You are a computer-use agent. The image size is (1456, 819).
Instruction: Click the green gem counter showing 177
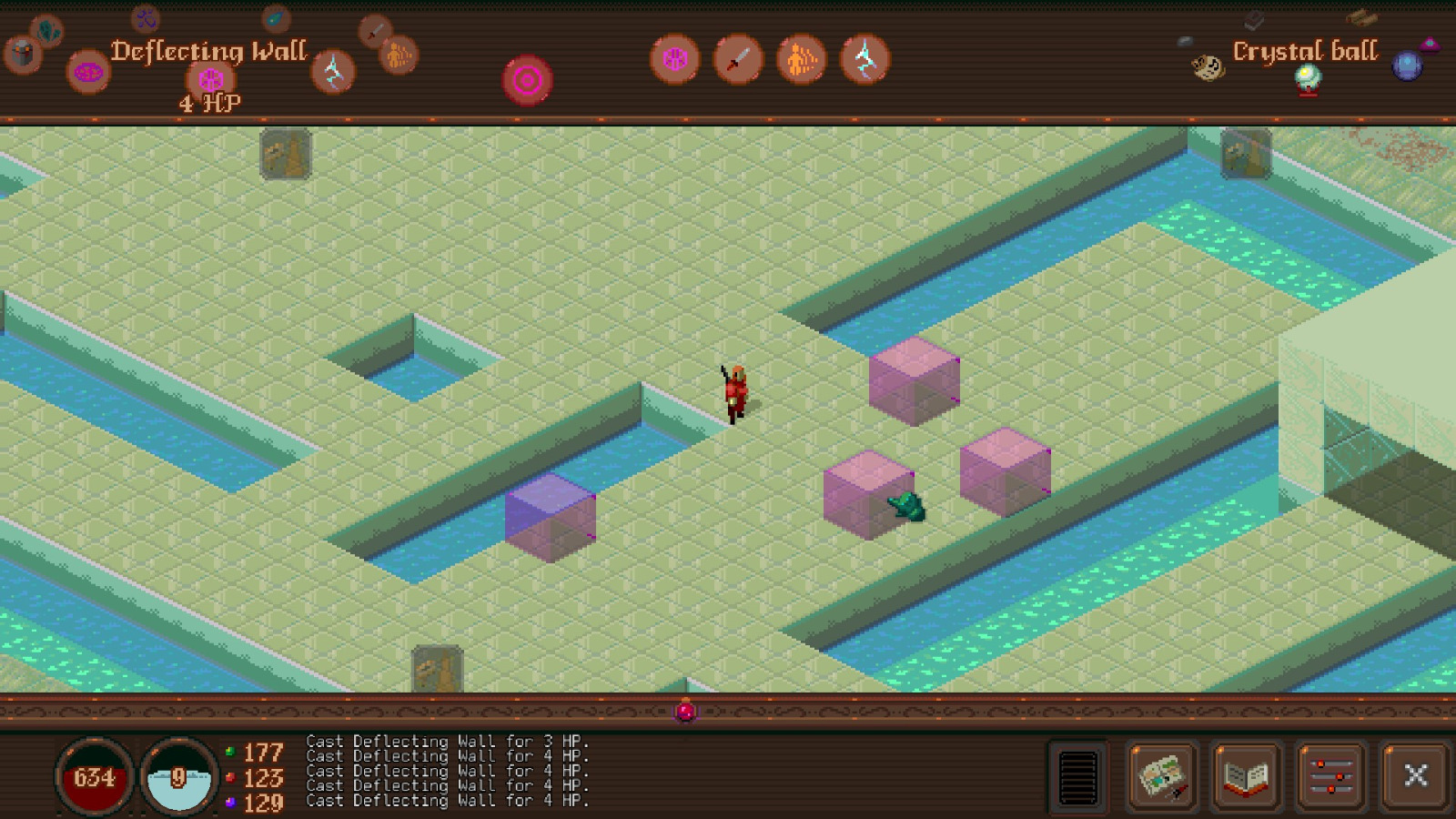(x=248, y=753)
